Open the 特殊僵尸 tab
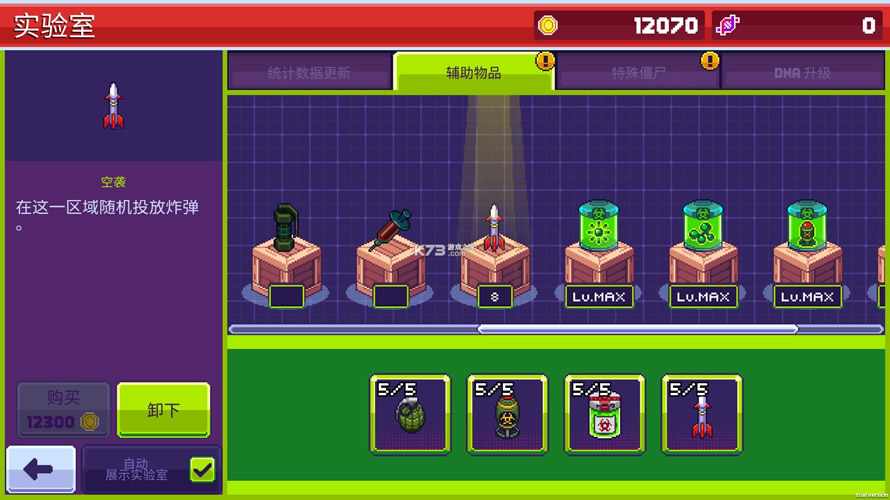 (x=638, y=73)
